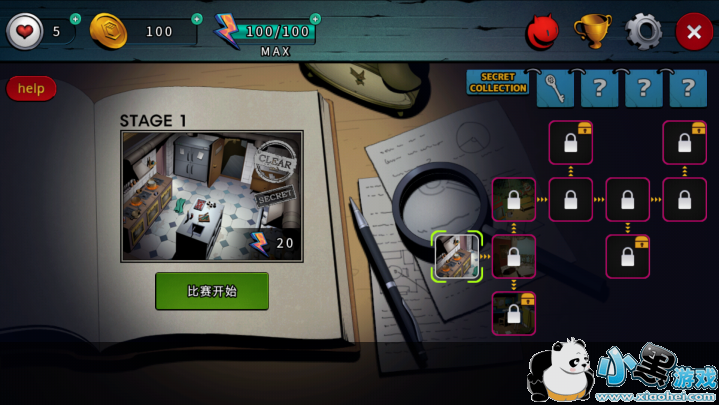Image resolution: width=719 pixels, height=405 pixels.
Task: Refill energy with the plus beside lightning
Action: (316, 18)
